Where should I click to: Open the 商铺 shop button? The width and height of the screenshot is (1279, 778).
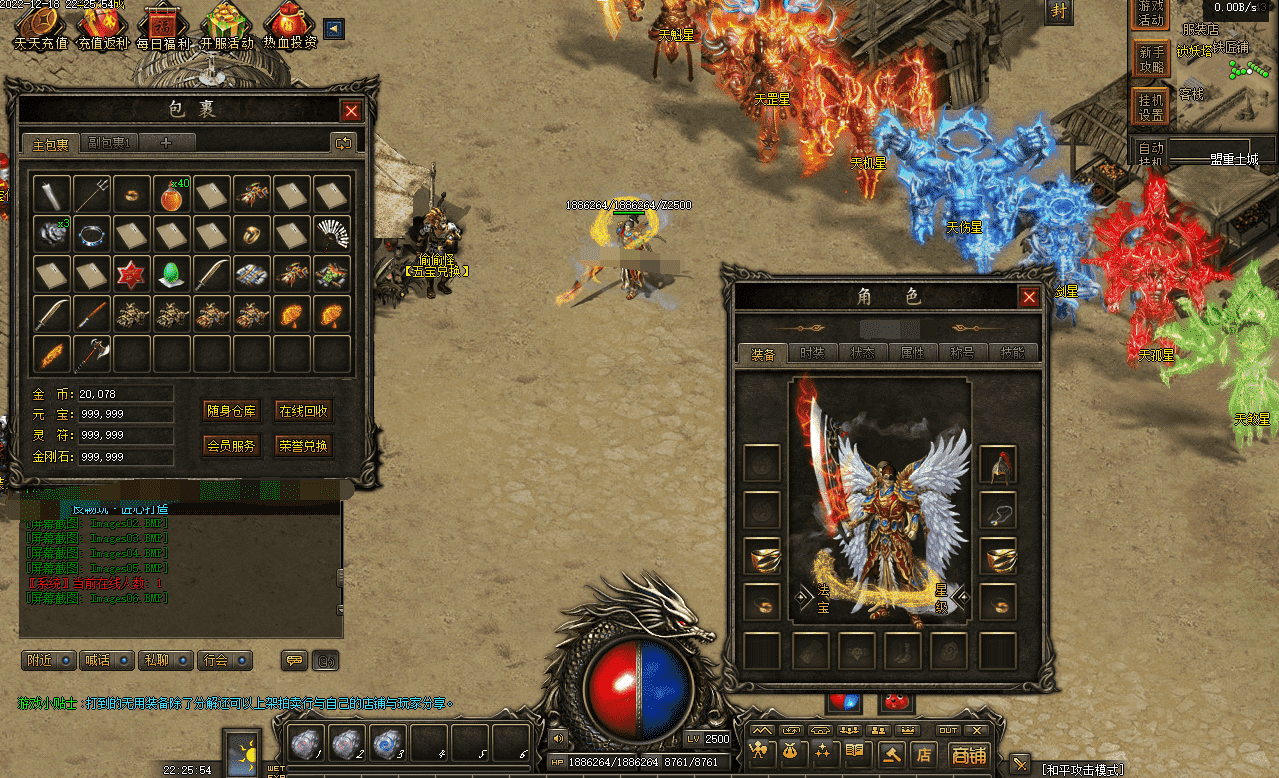968,755
